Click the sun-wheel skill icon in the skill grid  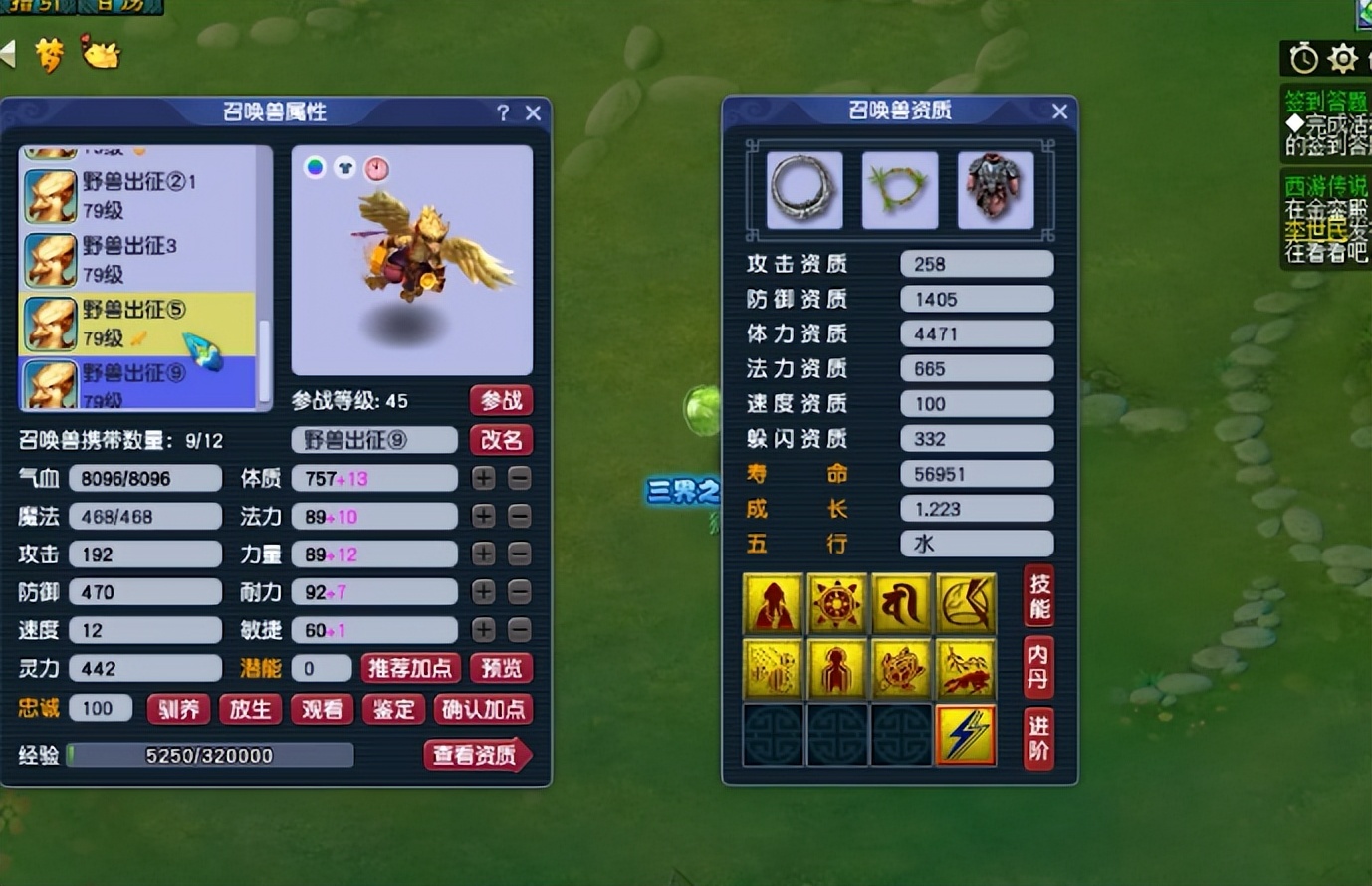click(836, 601)
